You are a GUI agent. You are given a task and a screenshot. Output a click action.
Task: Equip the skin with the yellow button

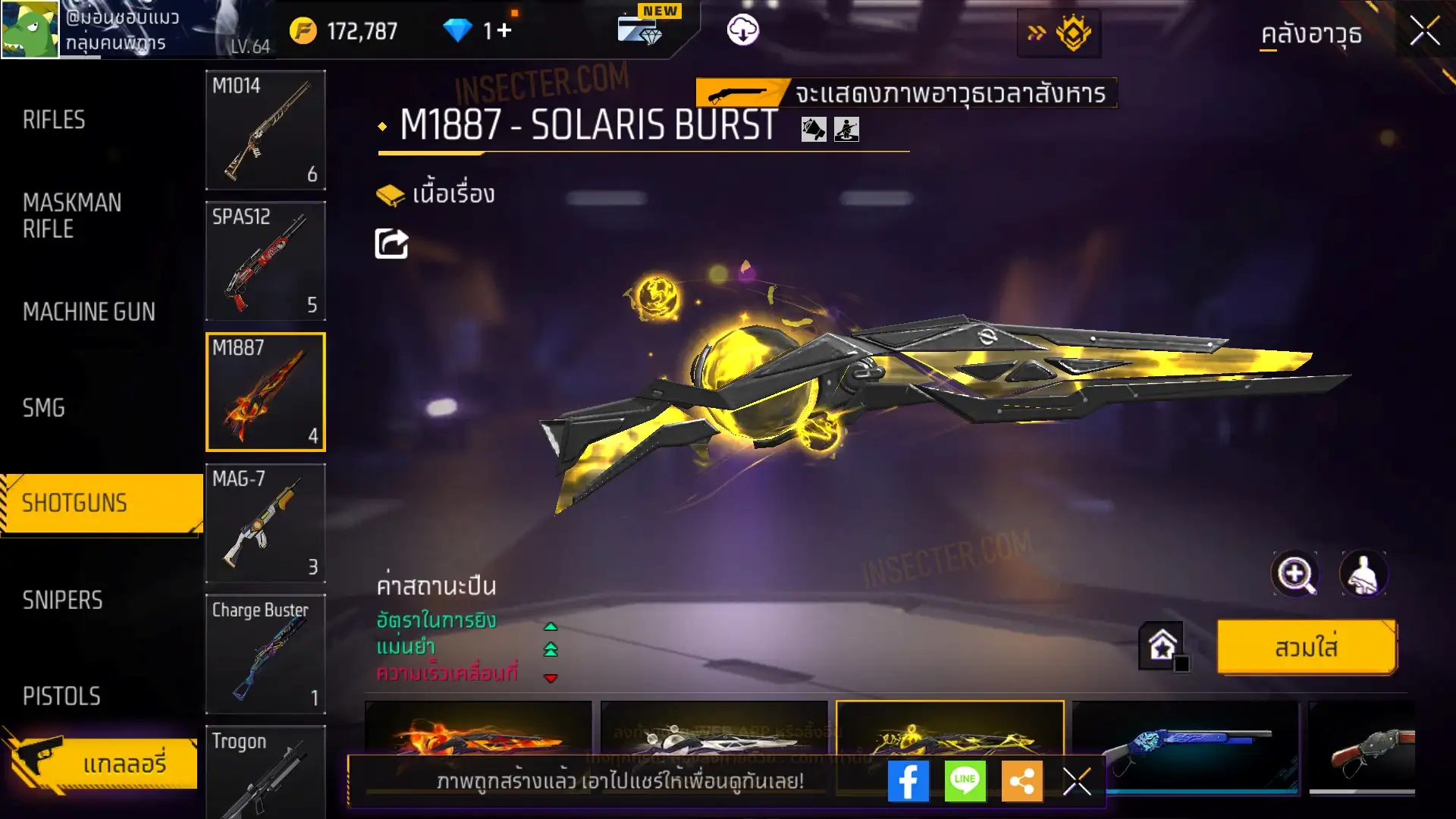pyautogui.click(x=1306, y=648)
